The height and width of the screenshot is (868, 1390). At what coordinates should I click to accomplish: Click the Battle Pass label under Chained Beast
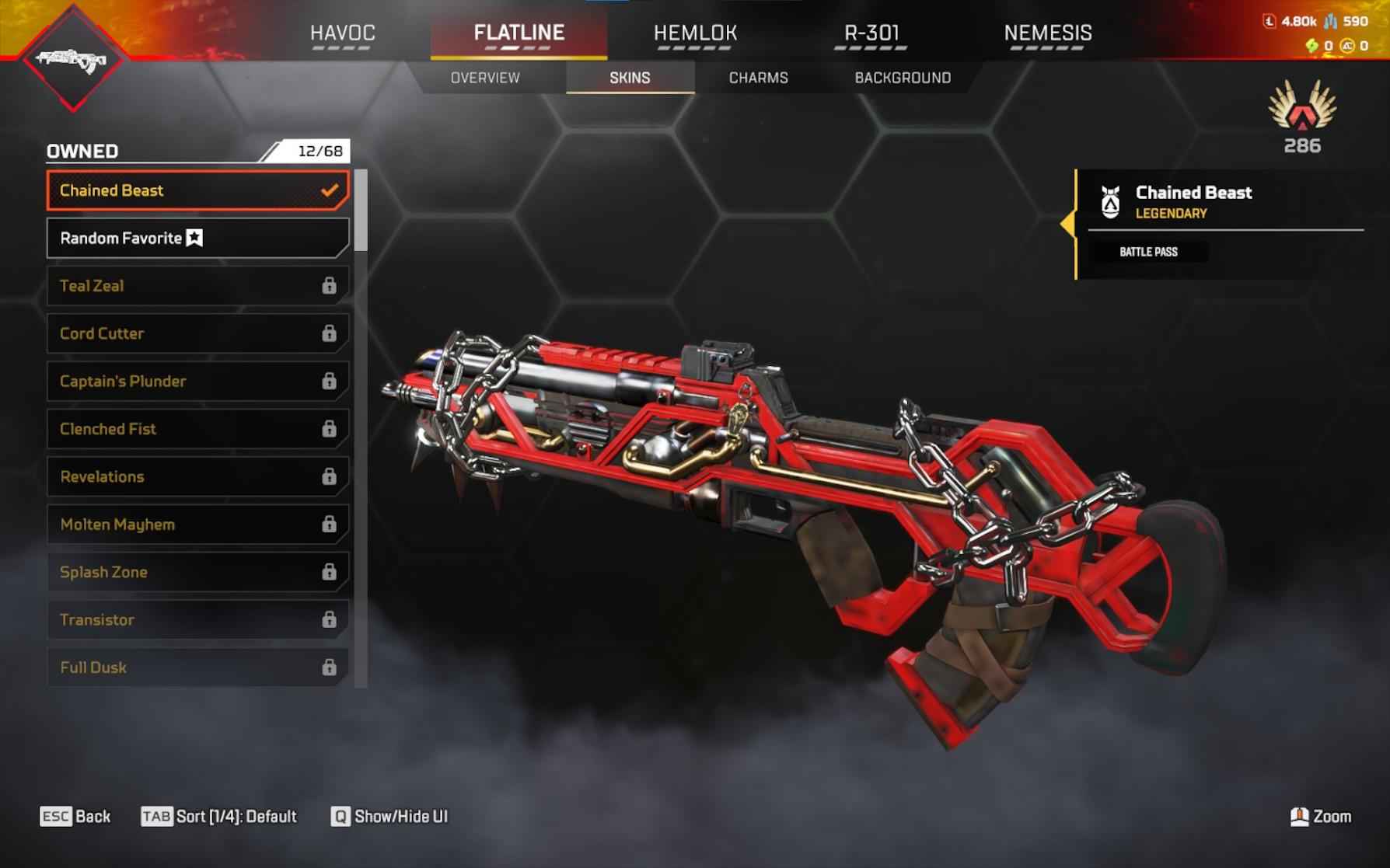point(1147,252)
